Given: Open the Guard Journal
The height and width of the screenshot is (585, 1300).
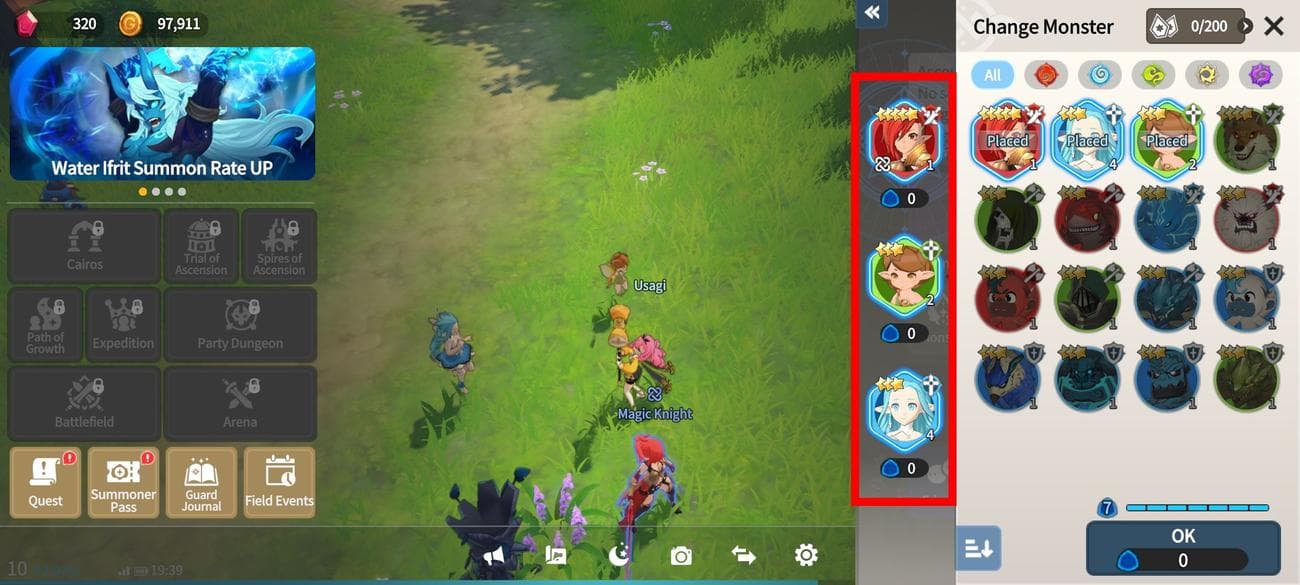Looking at the screenshot, I should [201, 482].
